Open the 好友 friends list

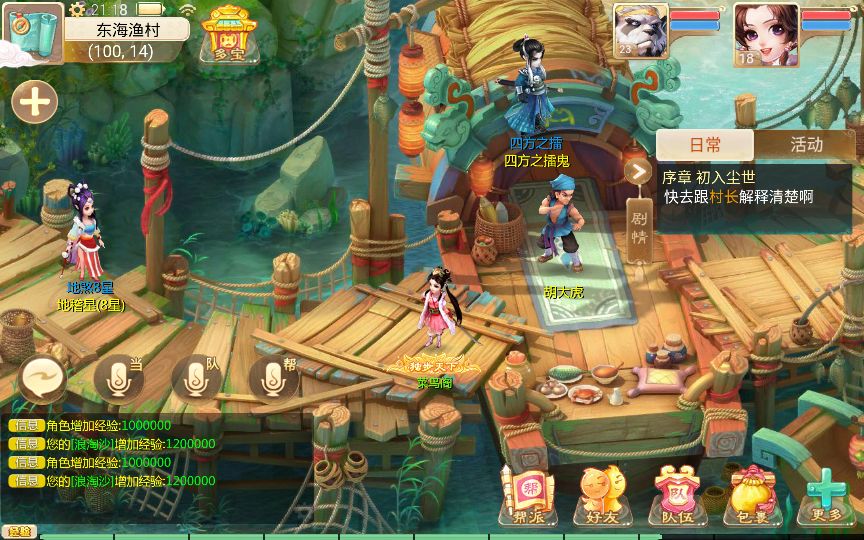click(595, 495)
